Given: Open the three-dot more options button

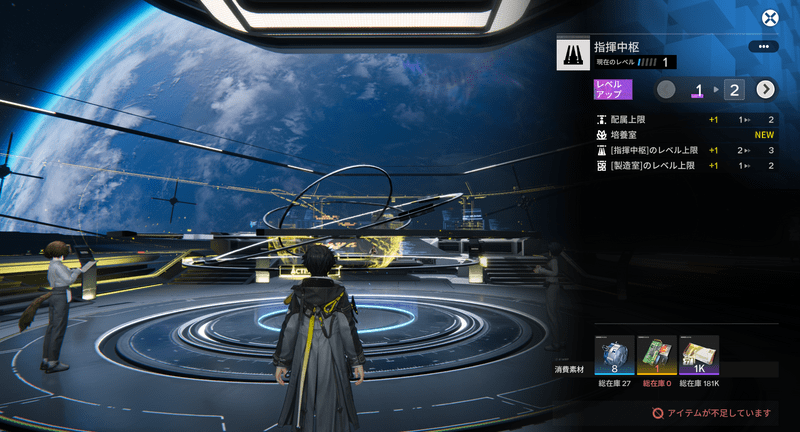Looking at the screenshot, I should 763,47.
